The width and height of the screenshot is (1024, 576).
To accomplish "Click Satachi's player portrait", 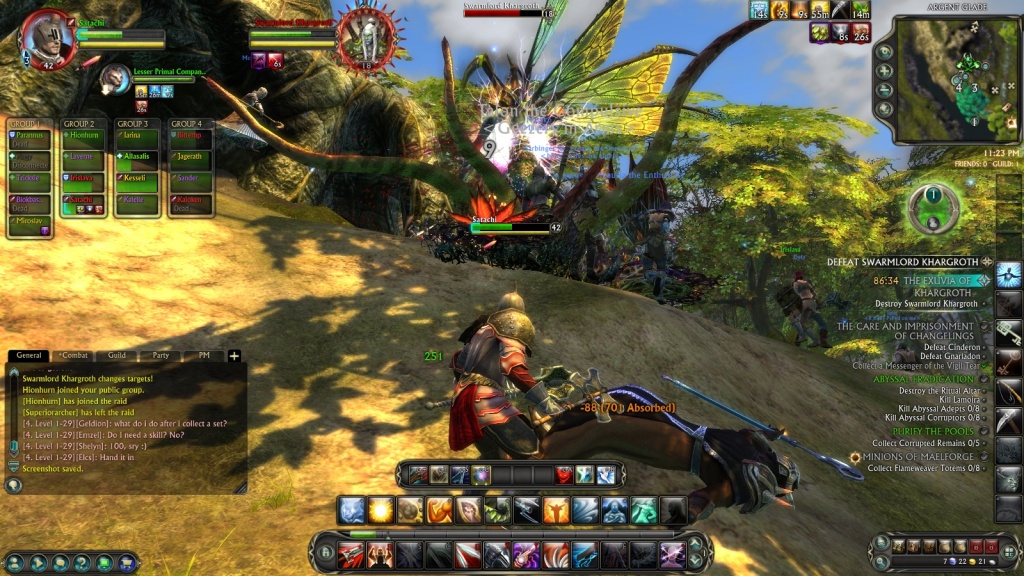I will point(48,38).
